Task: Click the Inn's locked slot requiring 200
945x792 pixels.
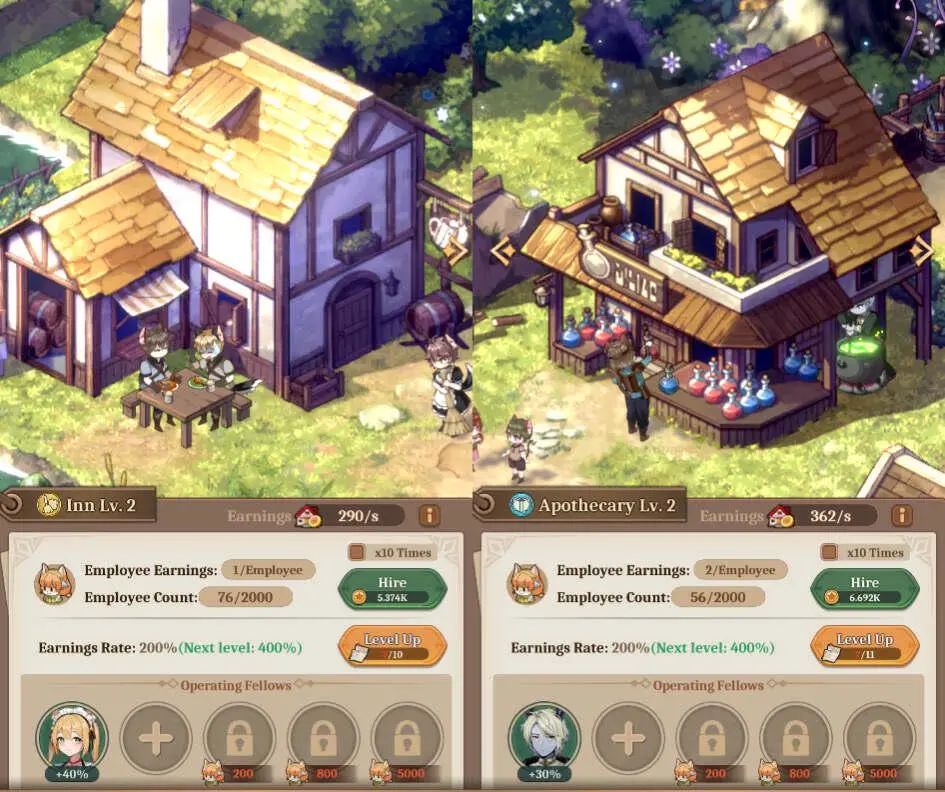Action: point(240,739)
